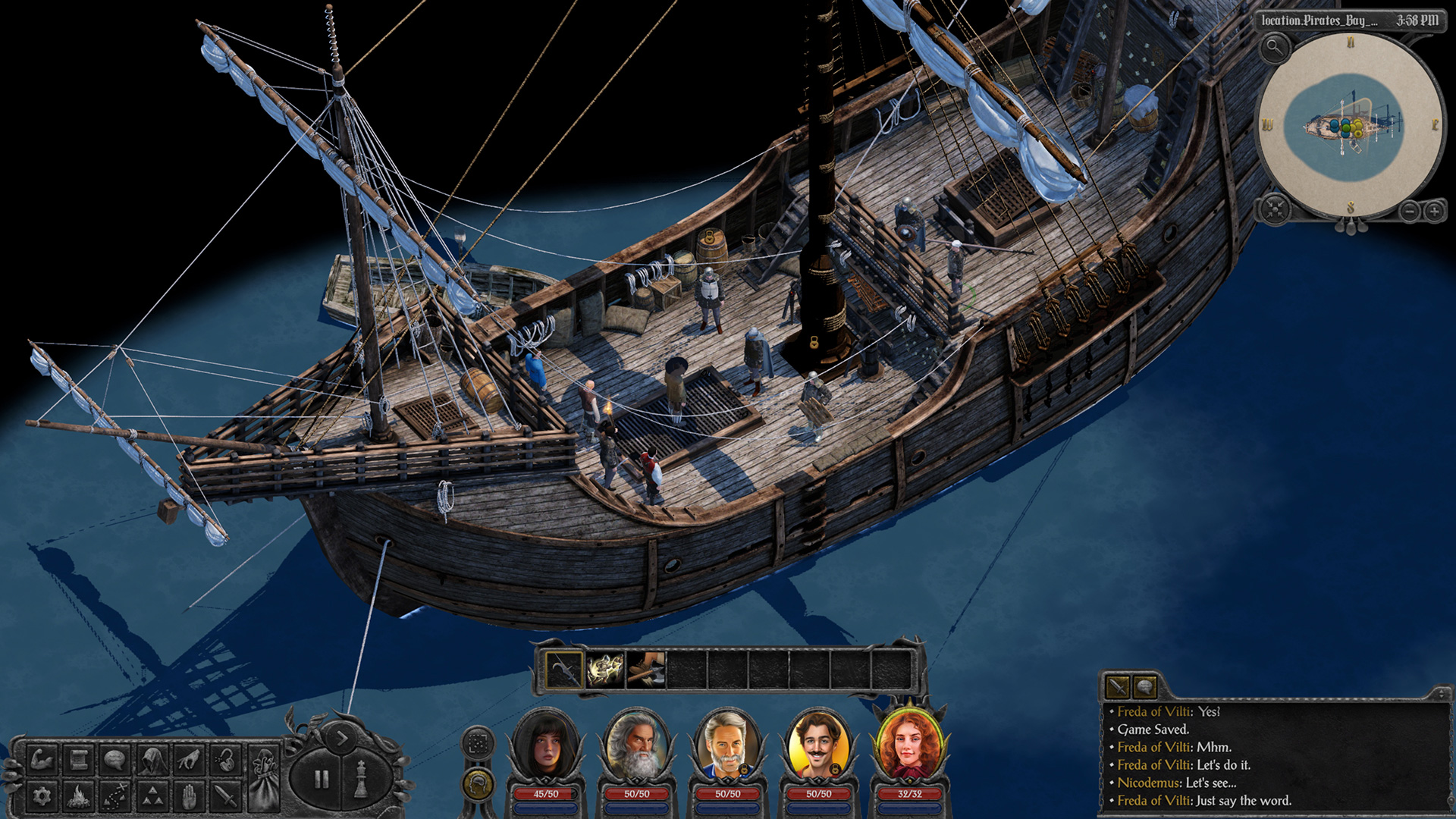Viewport: 1456px width, 819px height.
Task: Select the lockpicking padlock icon
Action: [224, 759]
